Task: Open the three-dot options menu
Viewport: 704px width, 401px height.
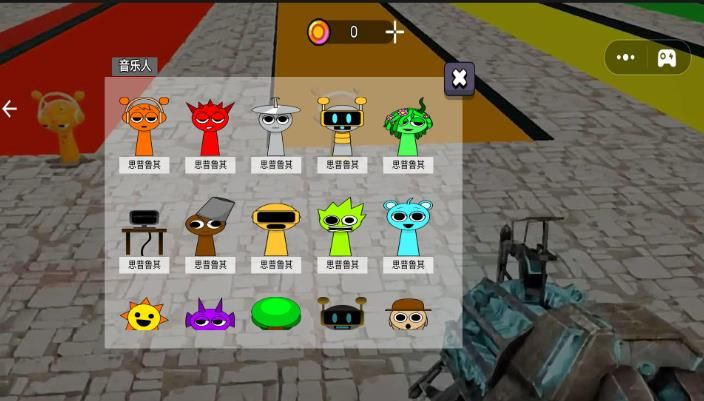Action: point(626,57)
